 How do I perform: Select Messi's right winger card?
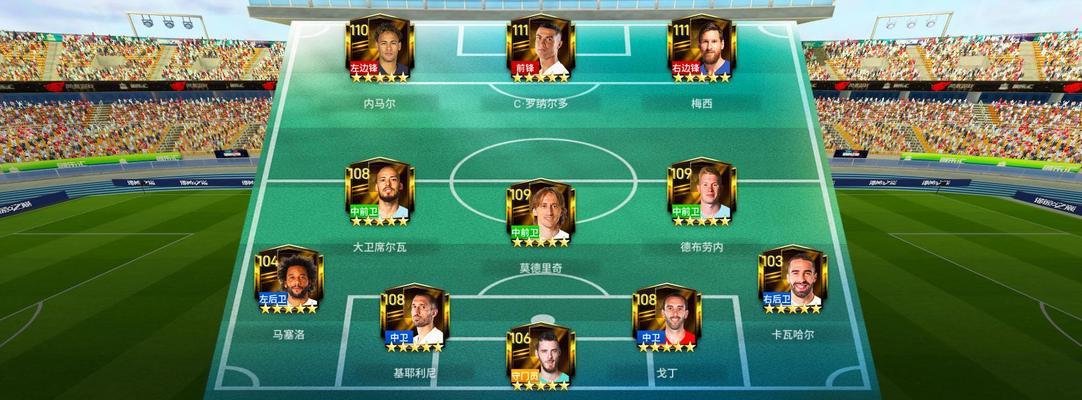(x=701, y=49)
